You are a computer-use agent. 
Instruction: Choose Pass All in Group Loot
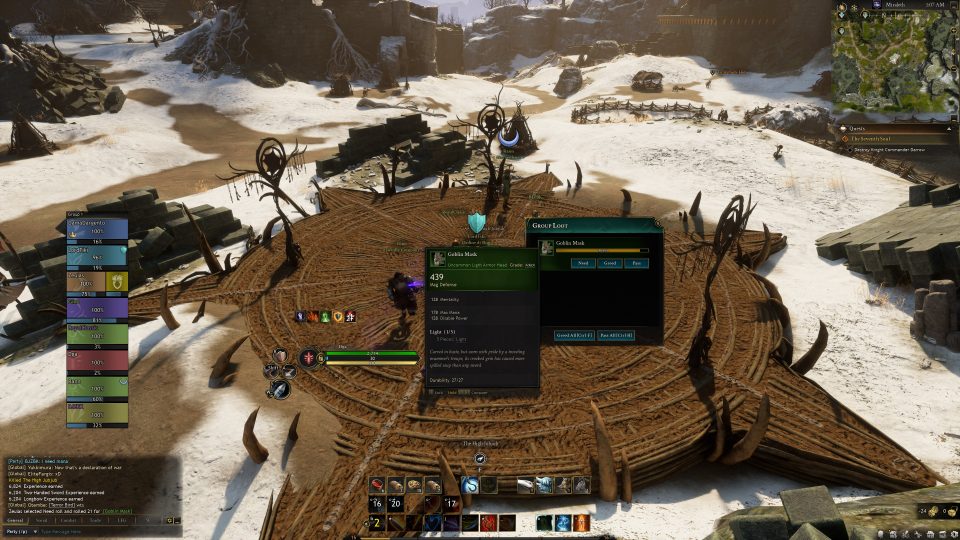[x=616, y=334]
